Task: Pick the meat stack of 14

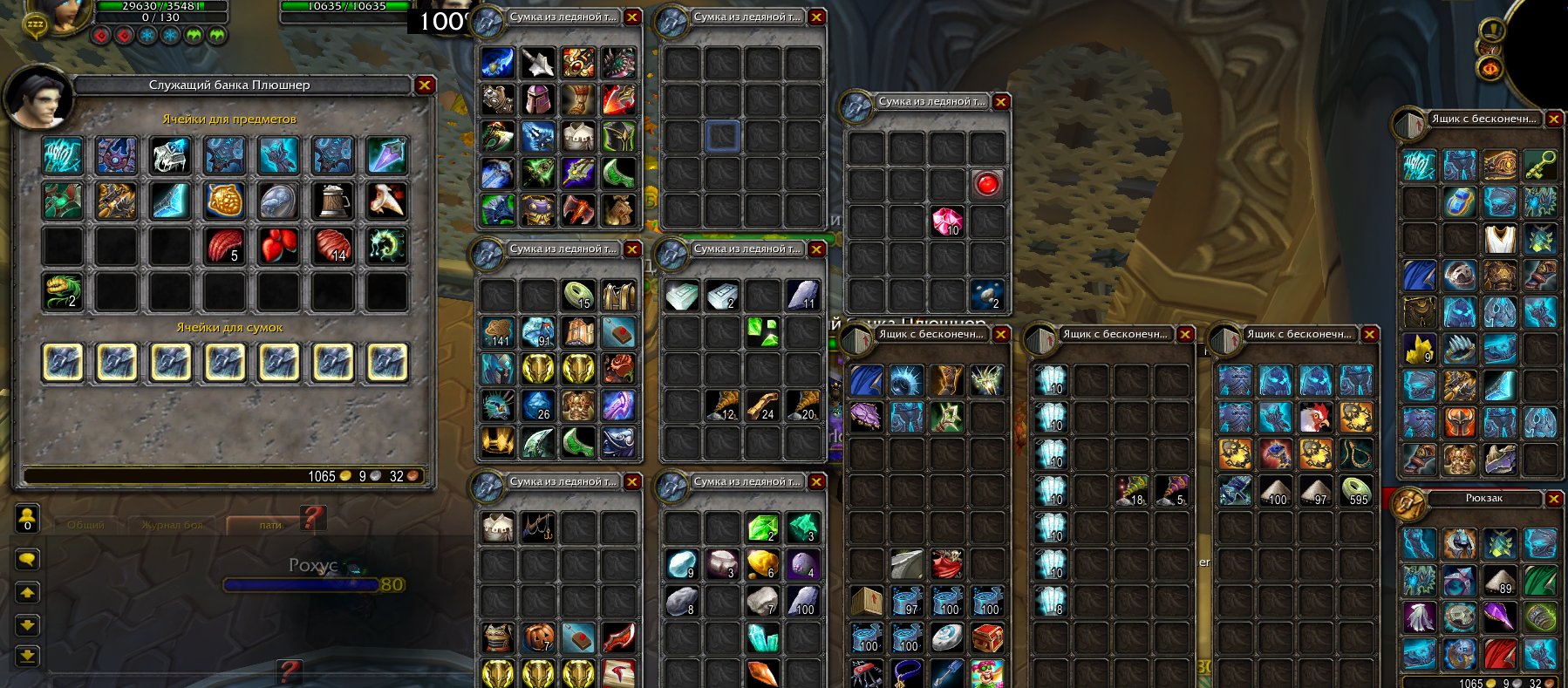Action: (332, 246)
